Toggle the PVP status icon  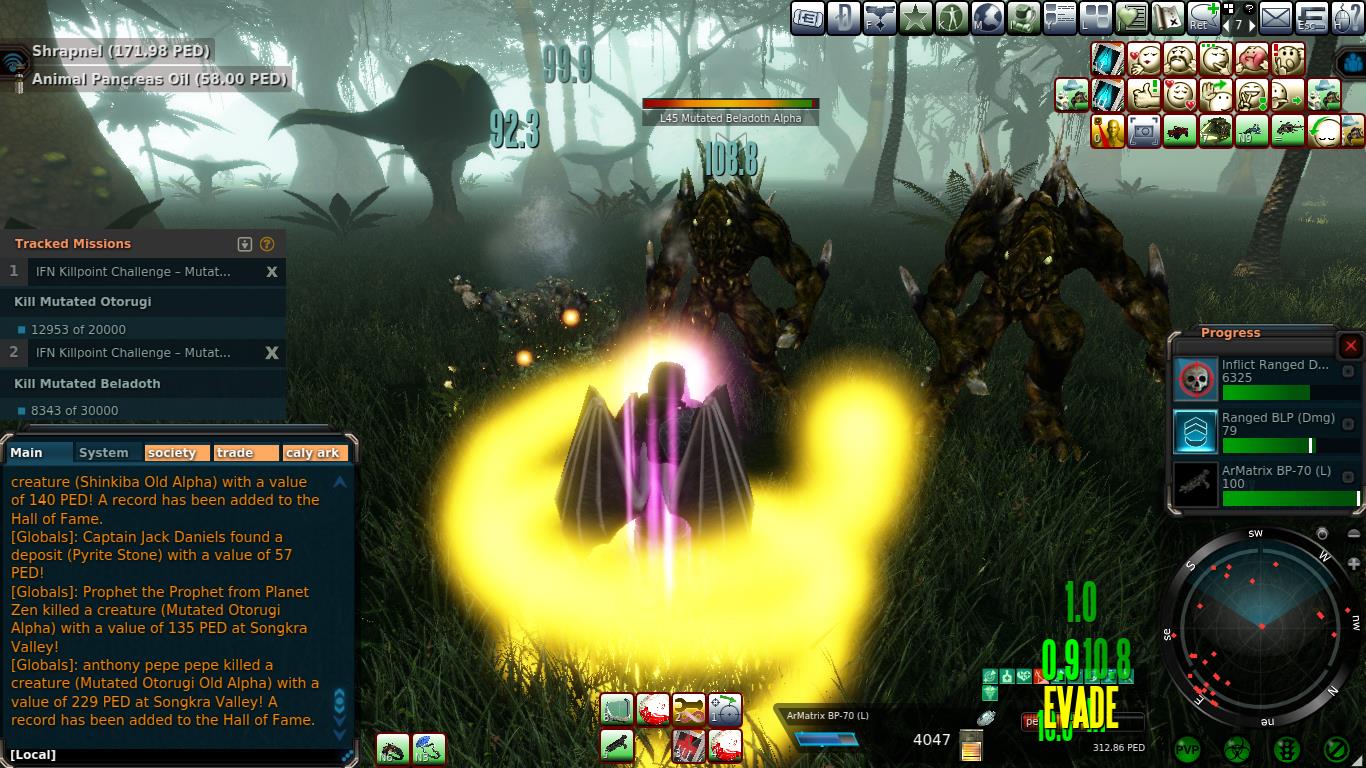tap(1187, 748)
